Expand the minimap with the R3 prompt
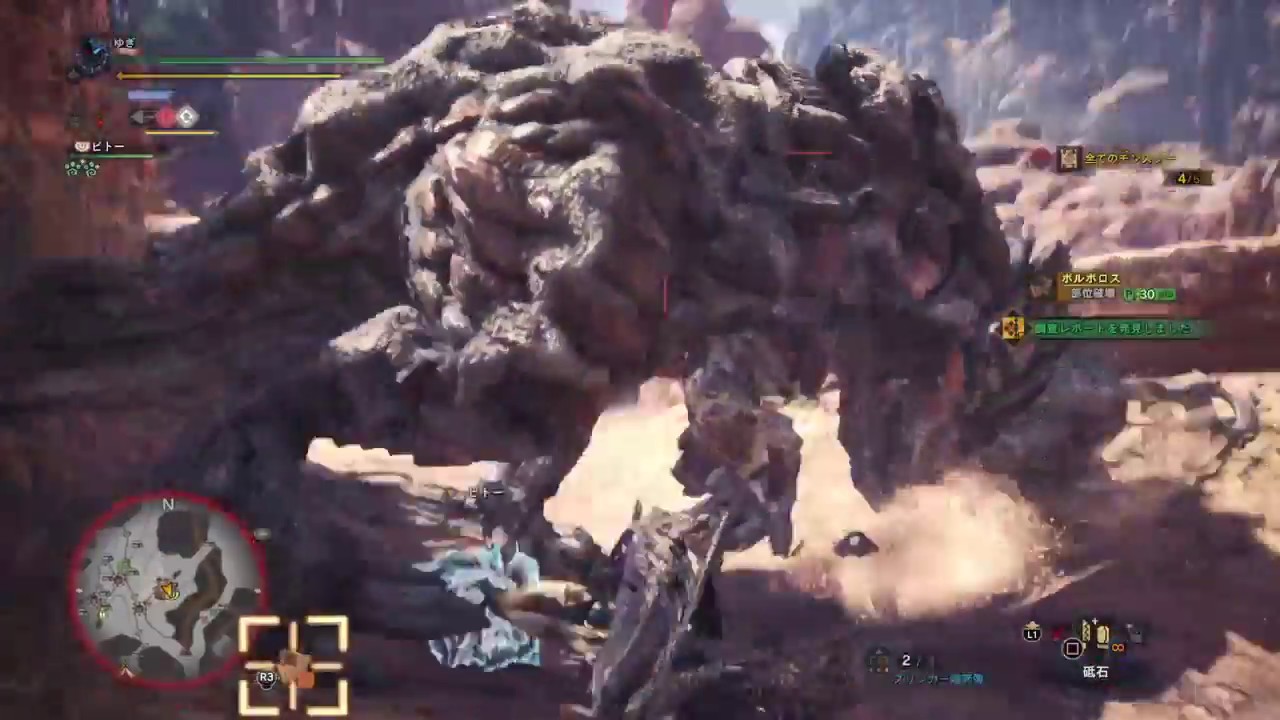1280x720 pixels. click(265, 677)
